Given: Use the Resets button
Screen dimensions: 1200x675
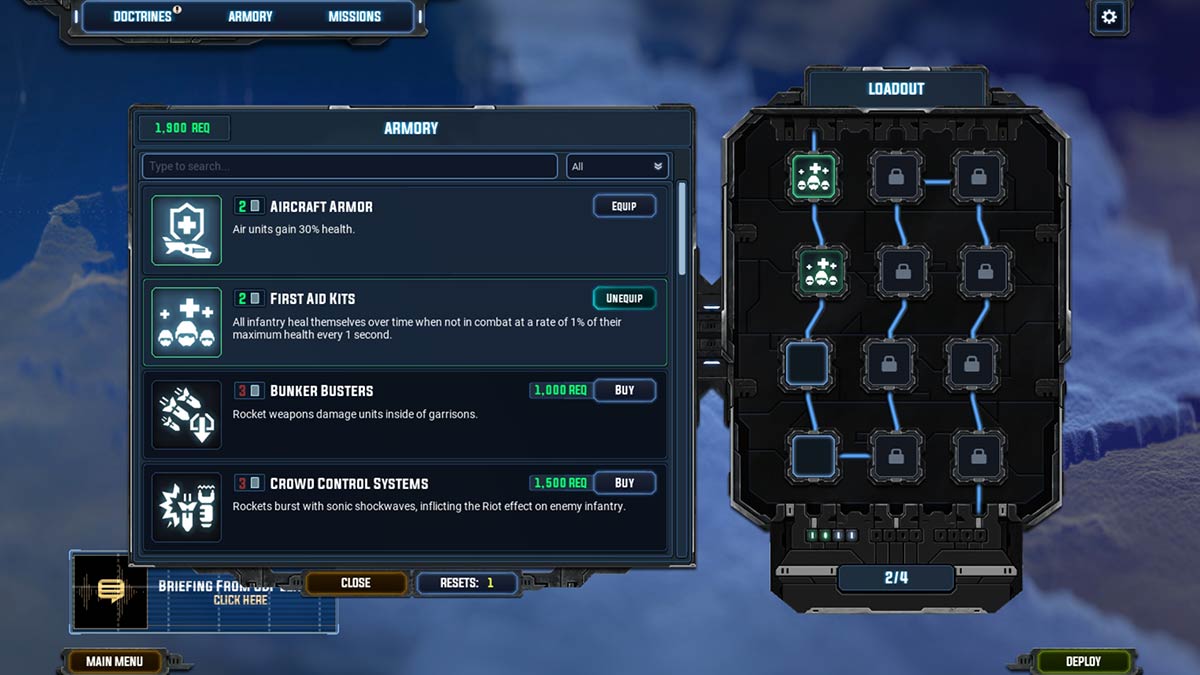Looking at the screenshot, I should 468,582.
